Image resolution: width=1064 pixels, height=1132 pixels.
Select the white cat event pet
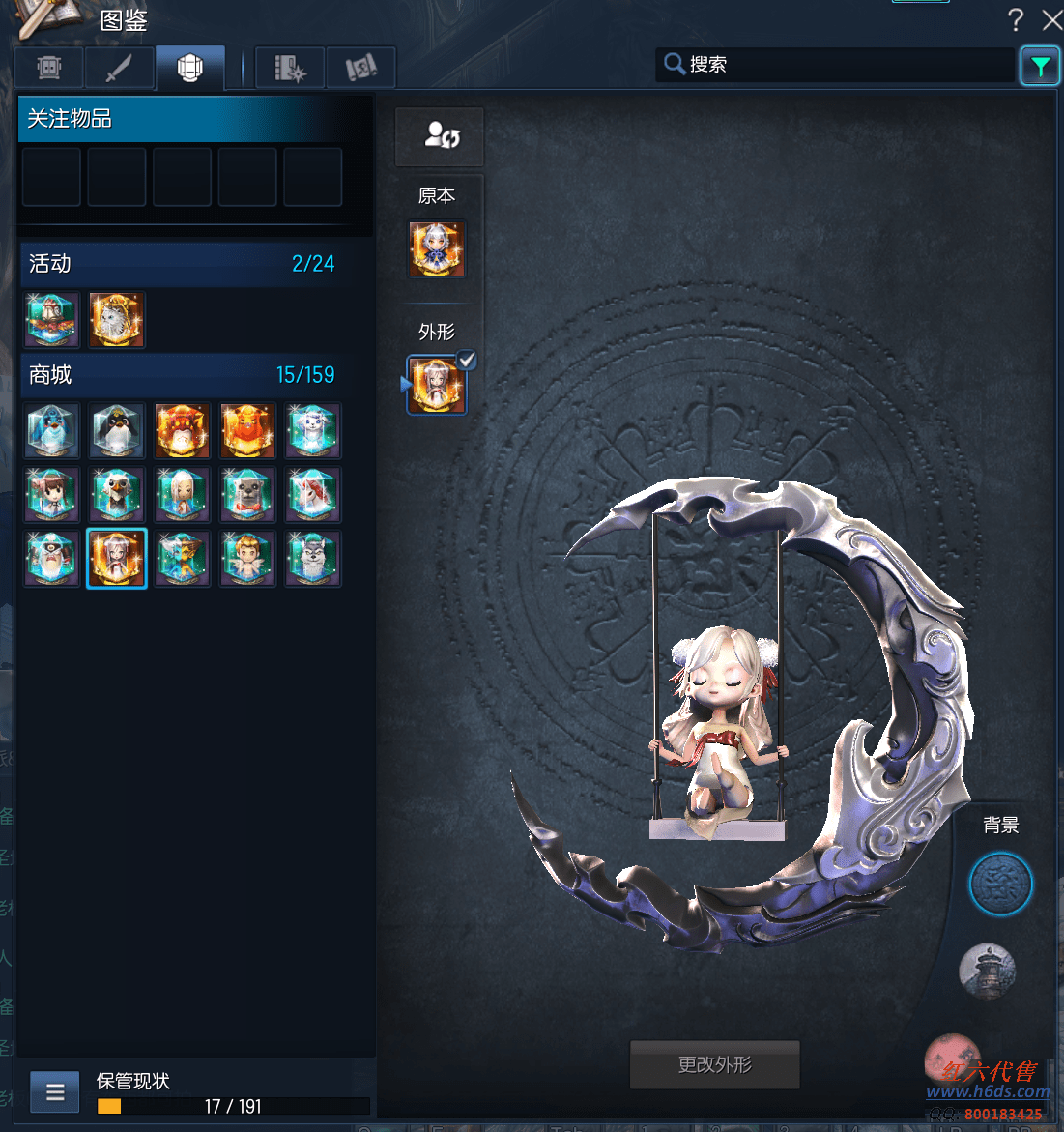coord(117,320)
